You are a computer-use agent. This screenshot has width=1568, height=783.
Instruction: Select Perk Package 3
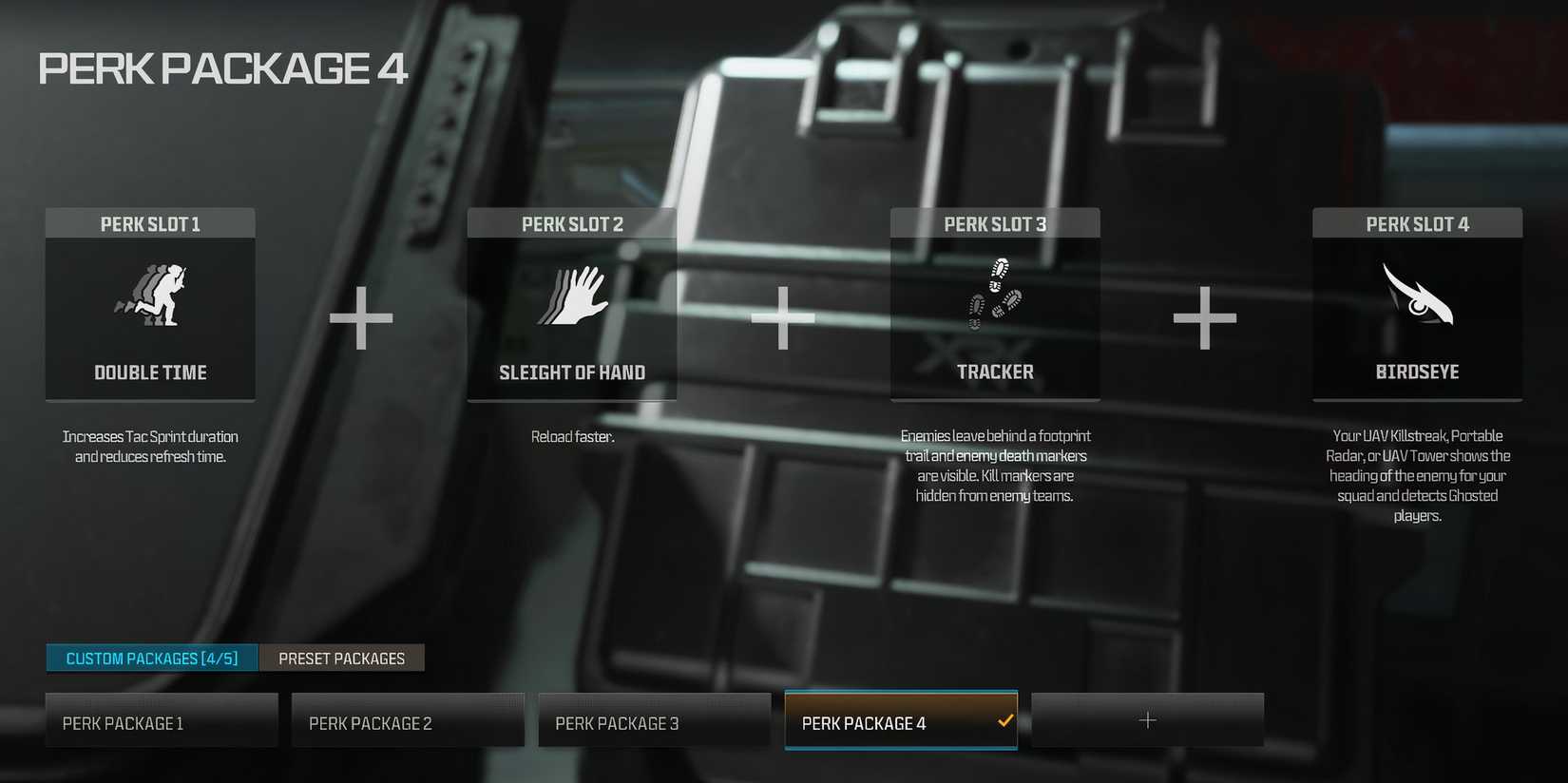pyautogui.click(x=653, y=721)
